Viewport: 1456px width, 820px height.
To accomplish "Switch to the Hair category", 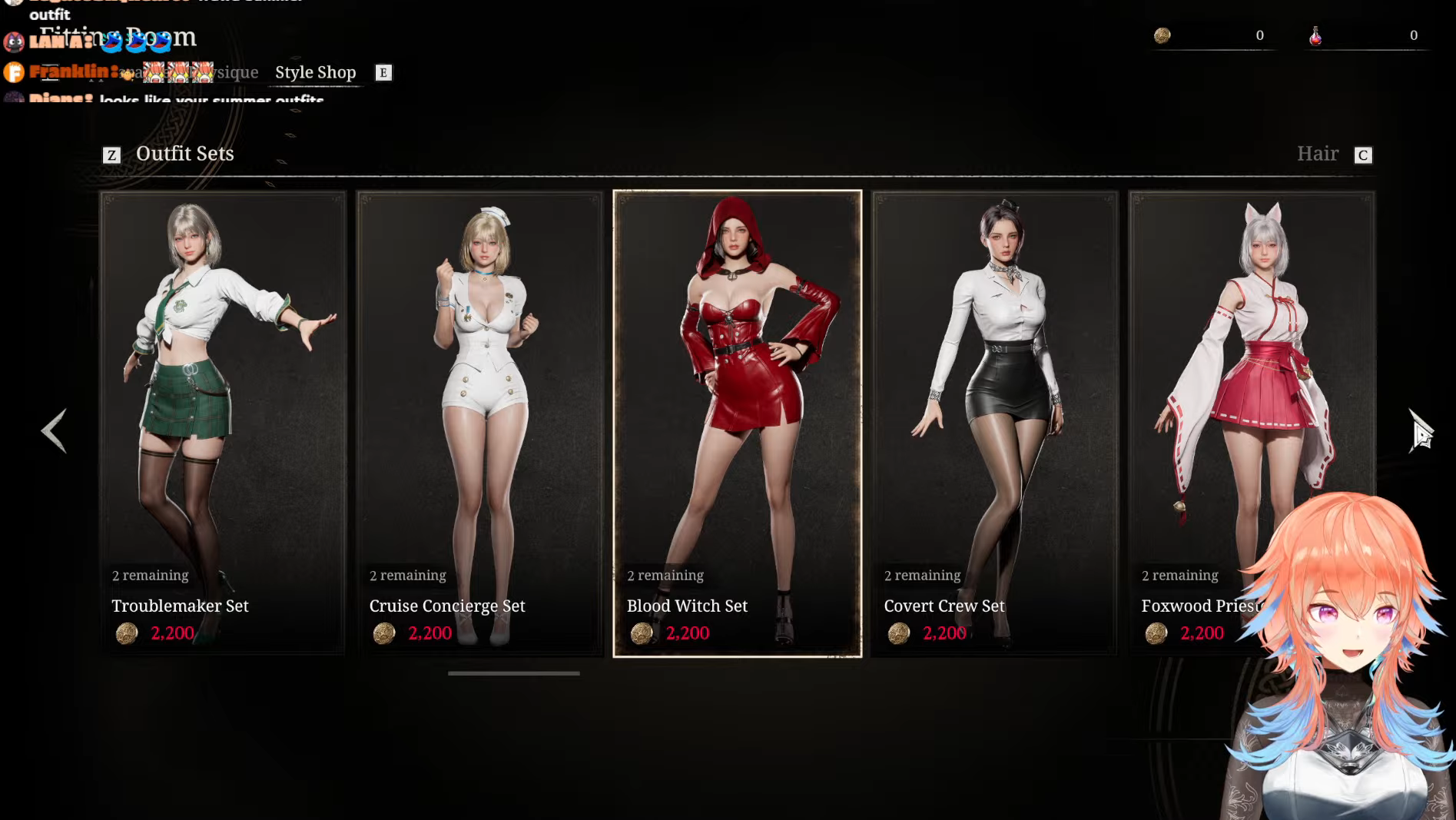I will [1318, 154].
